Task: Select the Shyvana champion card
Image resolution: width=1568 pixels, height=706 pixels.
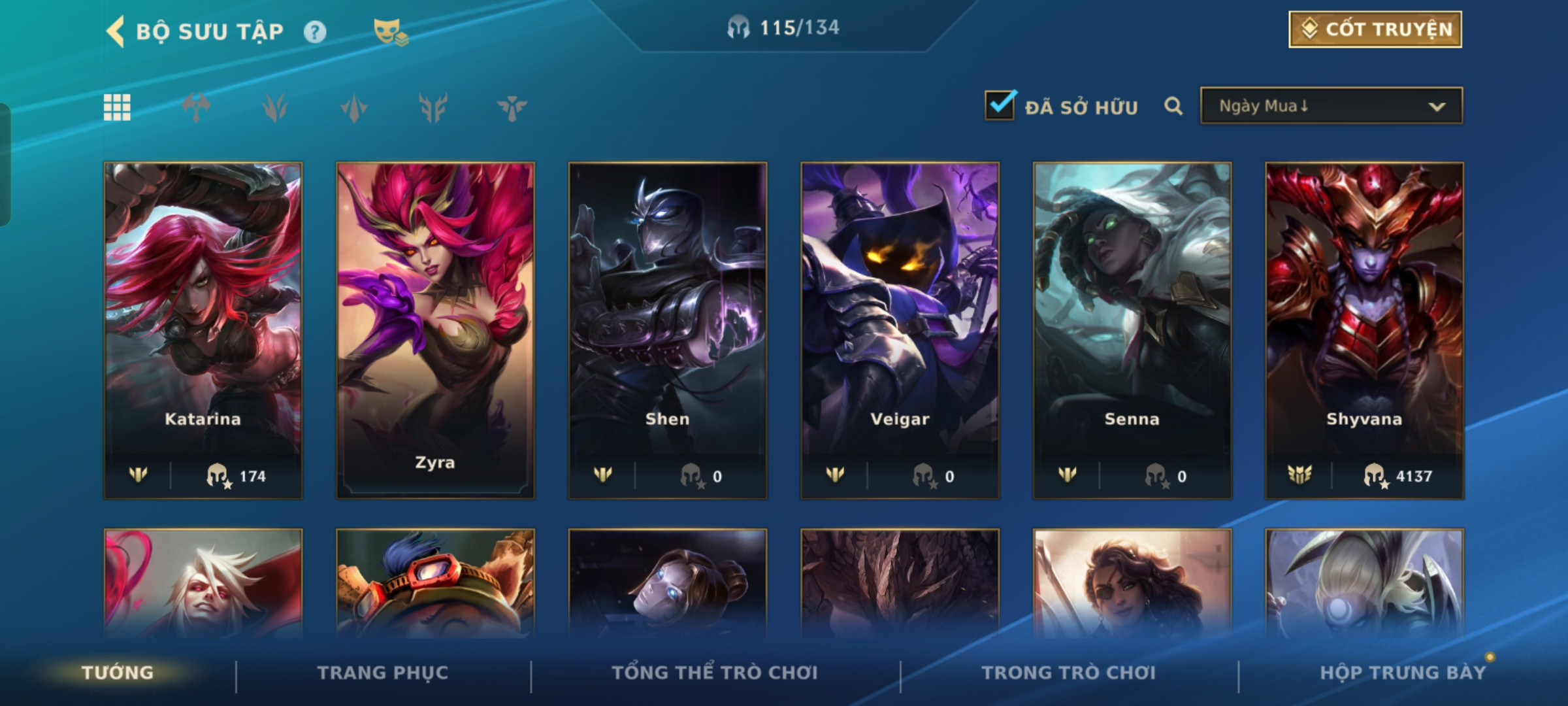Action: tap(1364, 330)
